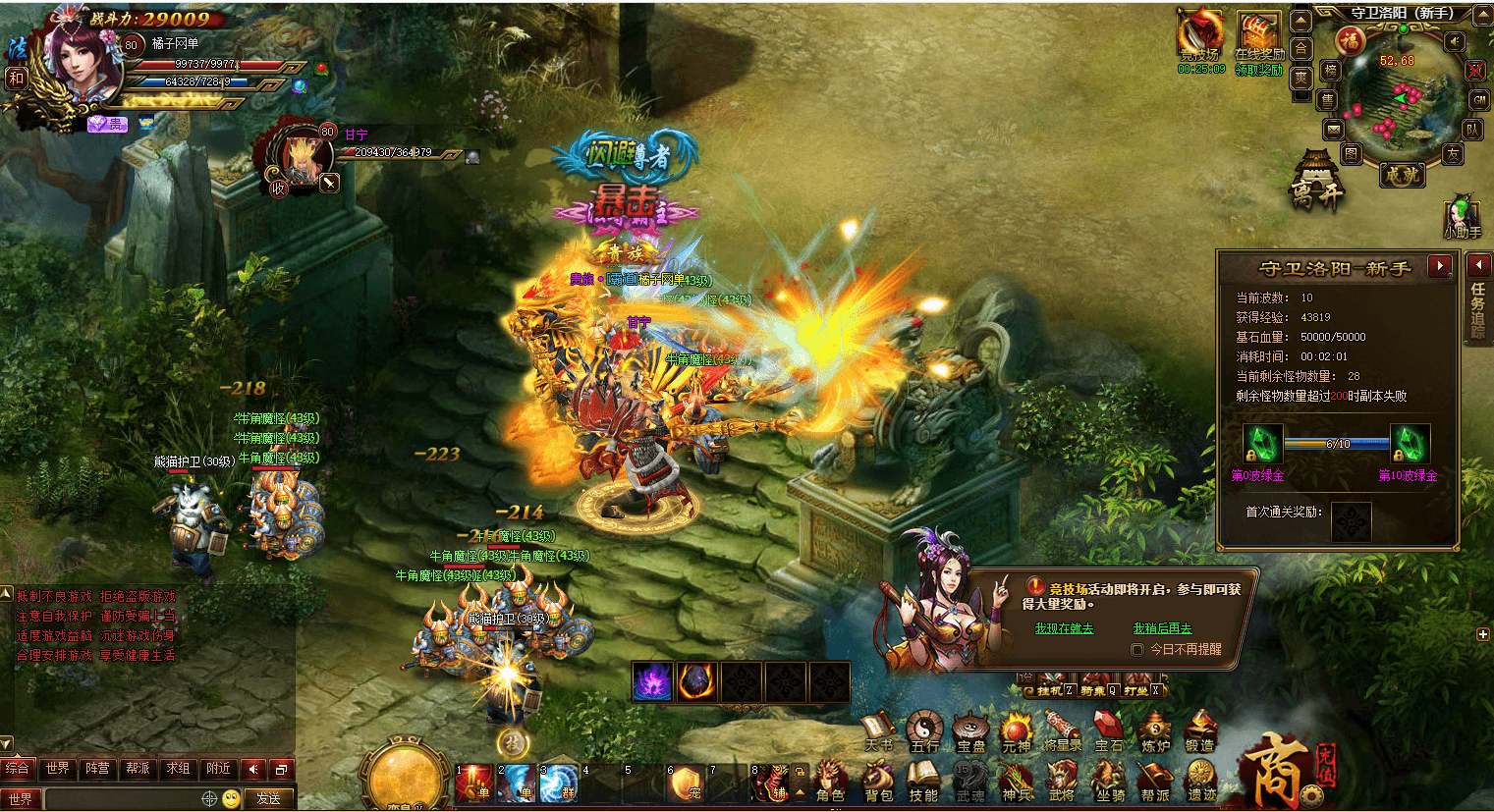Open the 成就 achievements button

[x=1401, y=175]
